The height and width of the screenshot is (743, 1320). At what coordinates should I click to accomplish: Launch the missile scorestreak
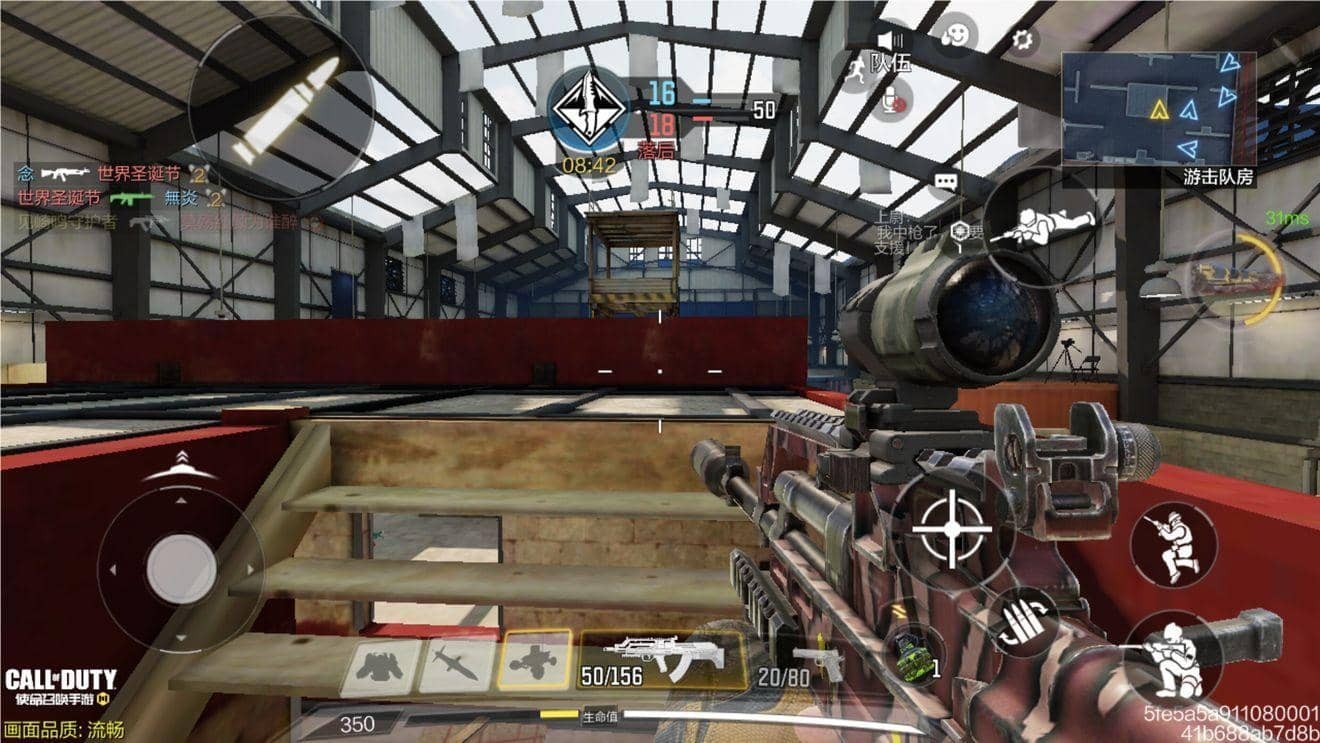(x=456, y=666)
